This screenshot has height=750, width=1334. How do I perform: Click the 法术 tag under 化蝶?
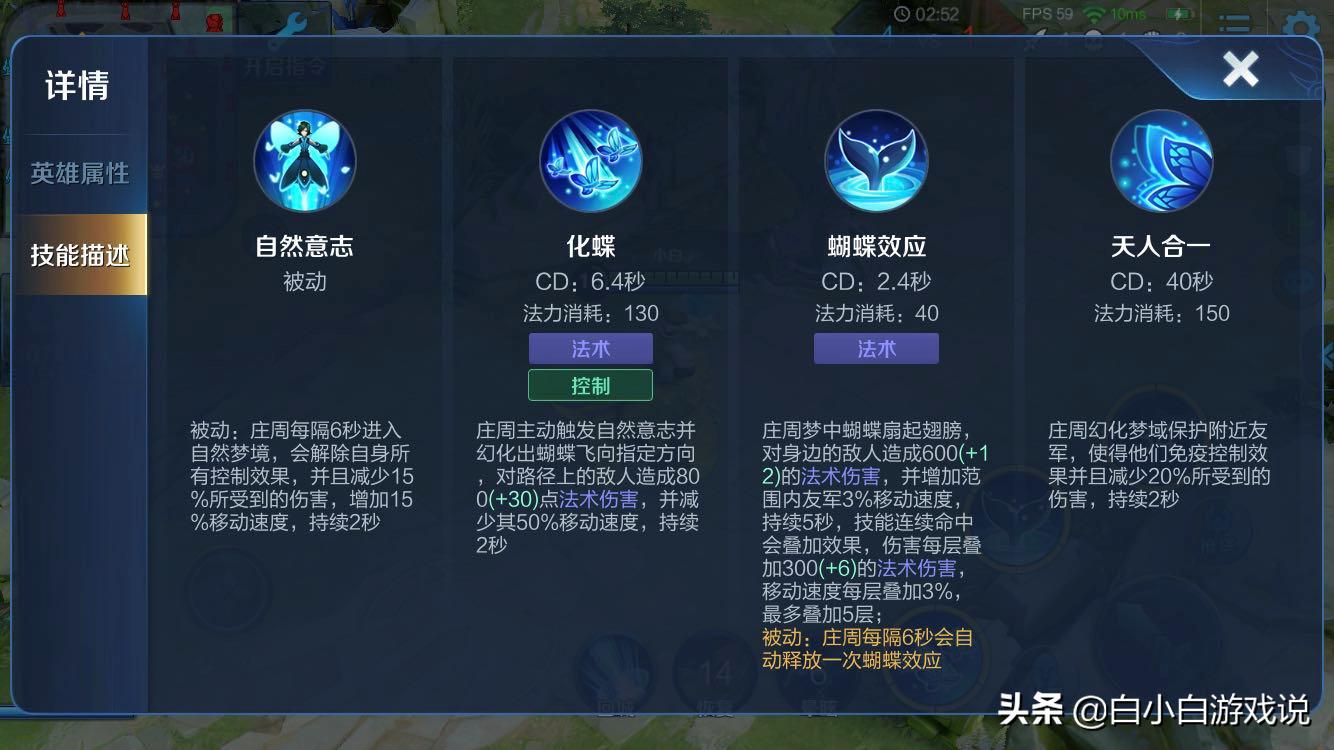589,348
